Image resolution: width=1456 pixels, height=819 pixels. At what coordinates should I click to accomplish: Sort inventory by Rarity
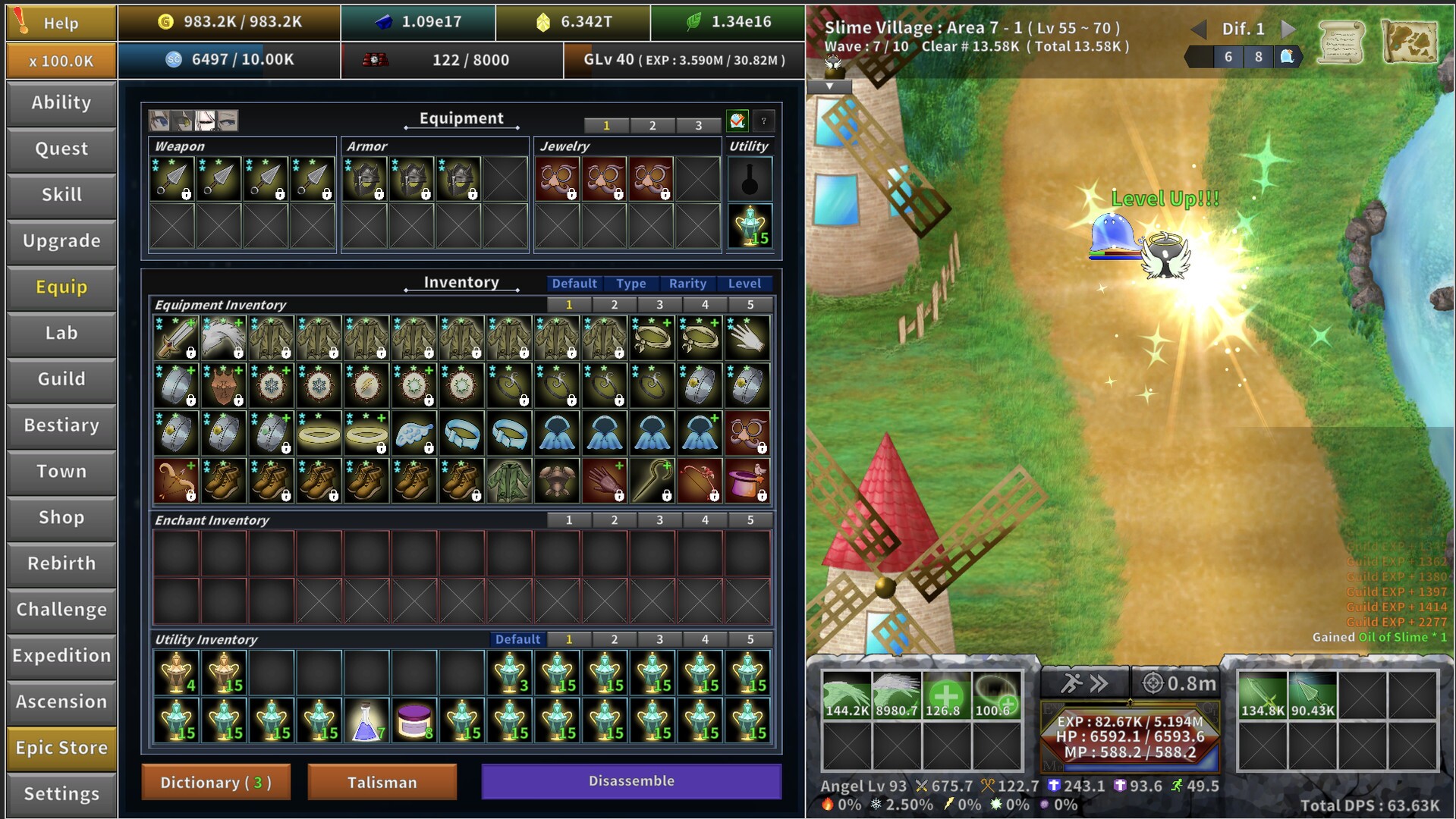[x=687, y=284]
